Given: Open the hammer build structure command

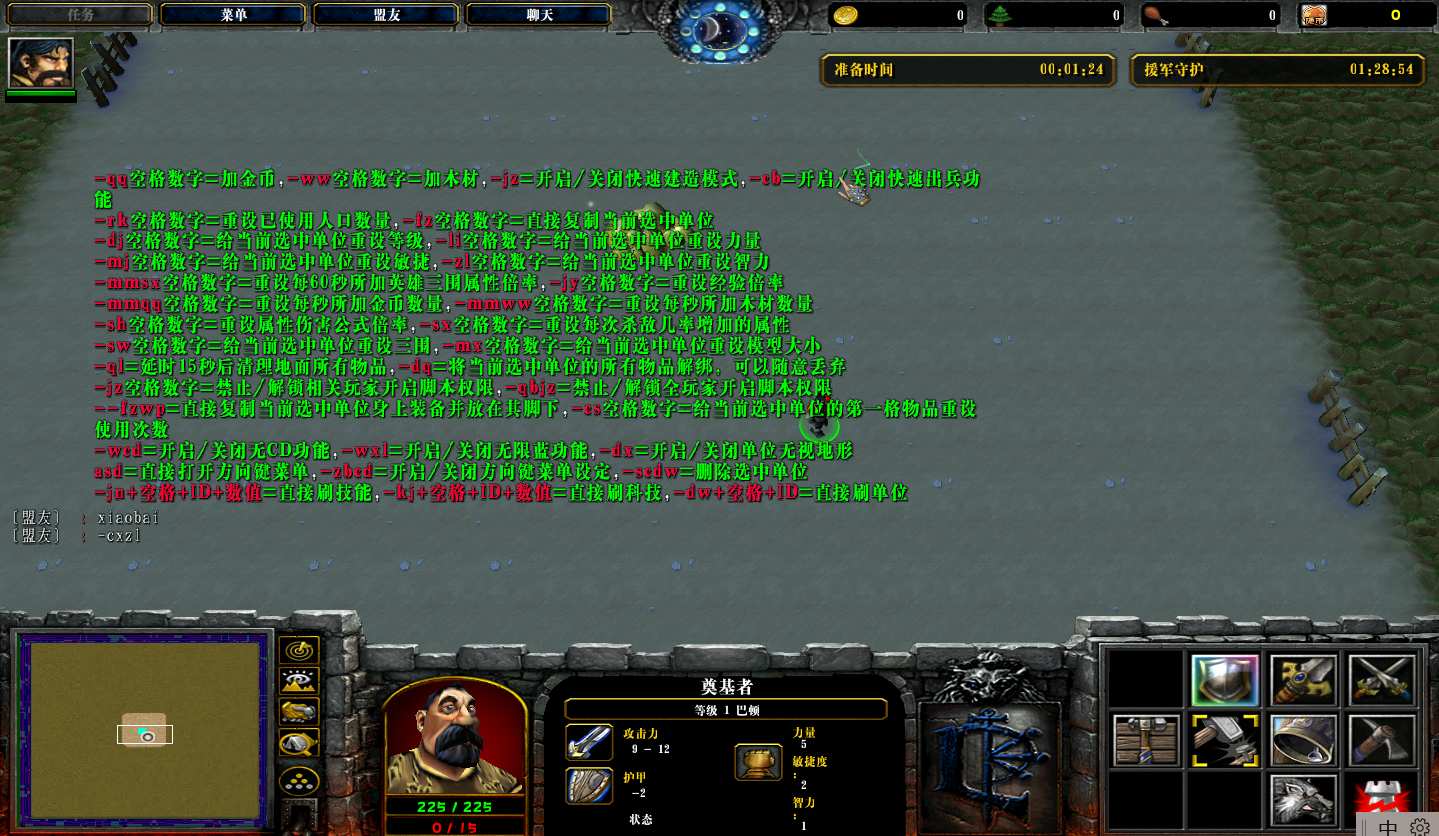Looking at the screenshot, I should [1225, 740].
